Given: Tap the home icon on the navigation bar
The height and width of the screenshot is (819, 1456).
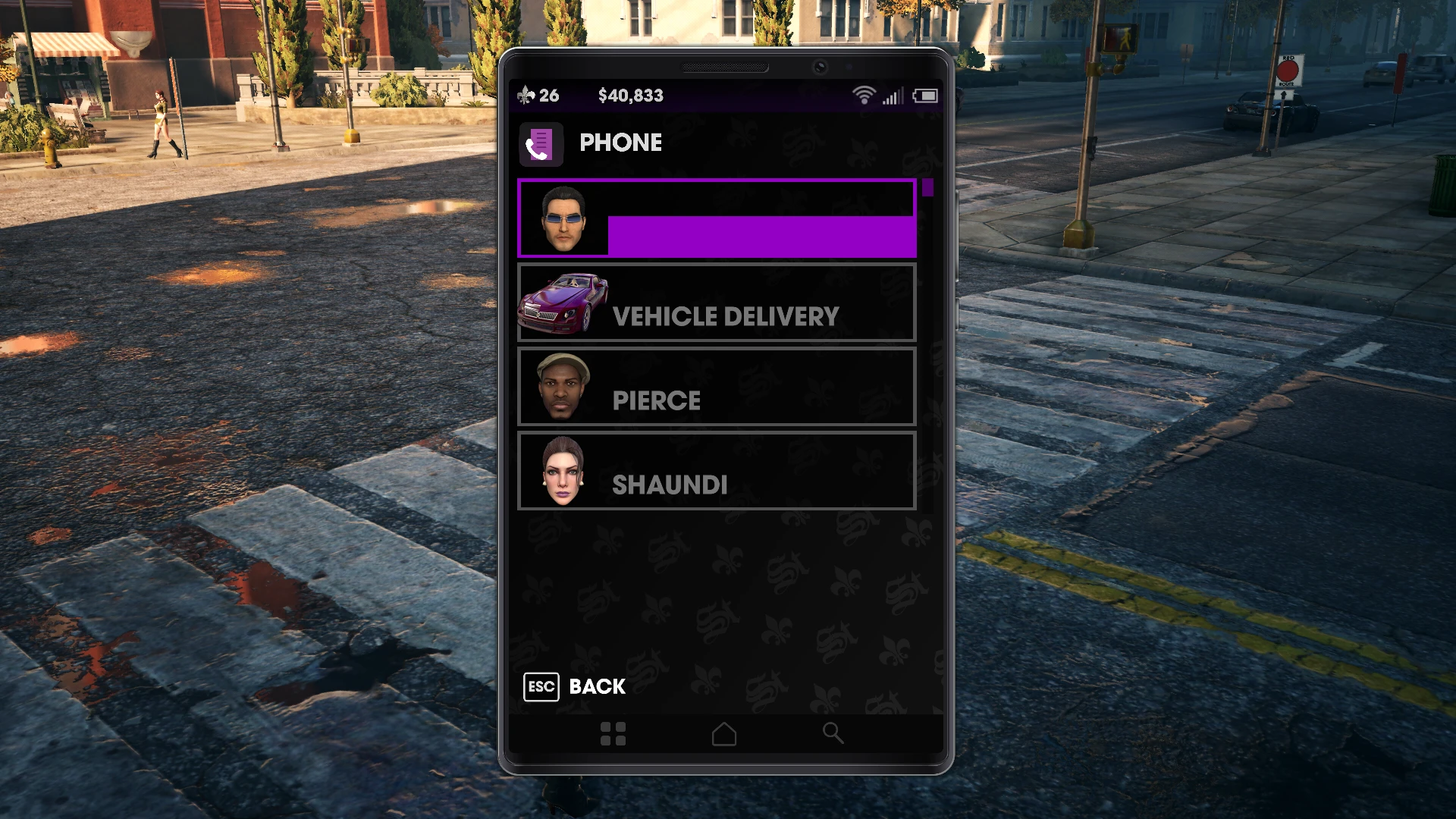Looking at the screenshot, I should tap(723, 733).
